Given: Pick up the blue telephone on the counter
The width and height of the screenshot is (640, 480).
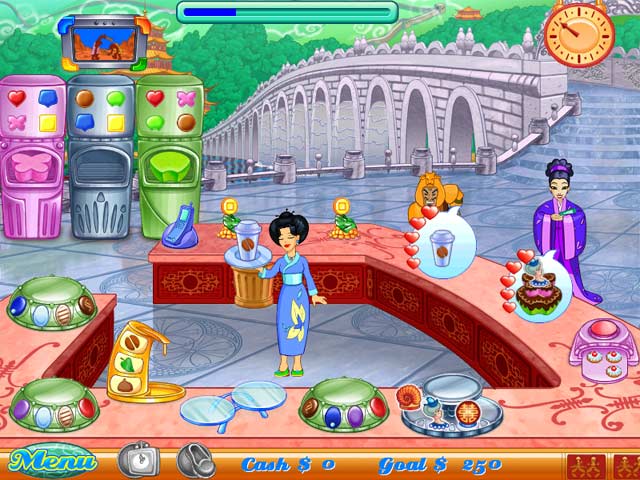Looking at the screenshot, I should click(x=182, y=227).
